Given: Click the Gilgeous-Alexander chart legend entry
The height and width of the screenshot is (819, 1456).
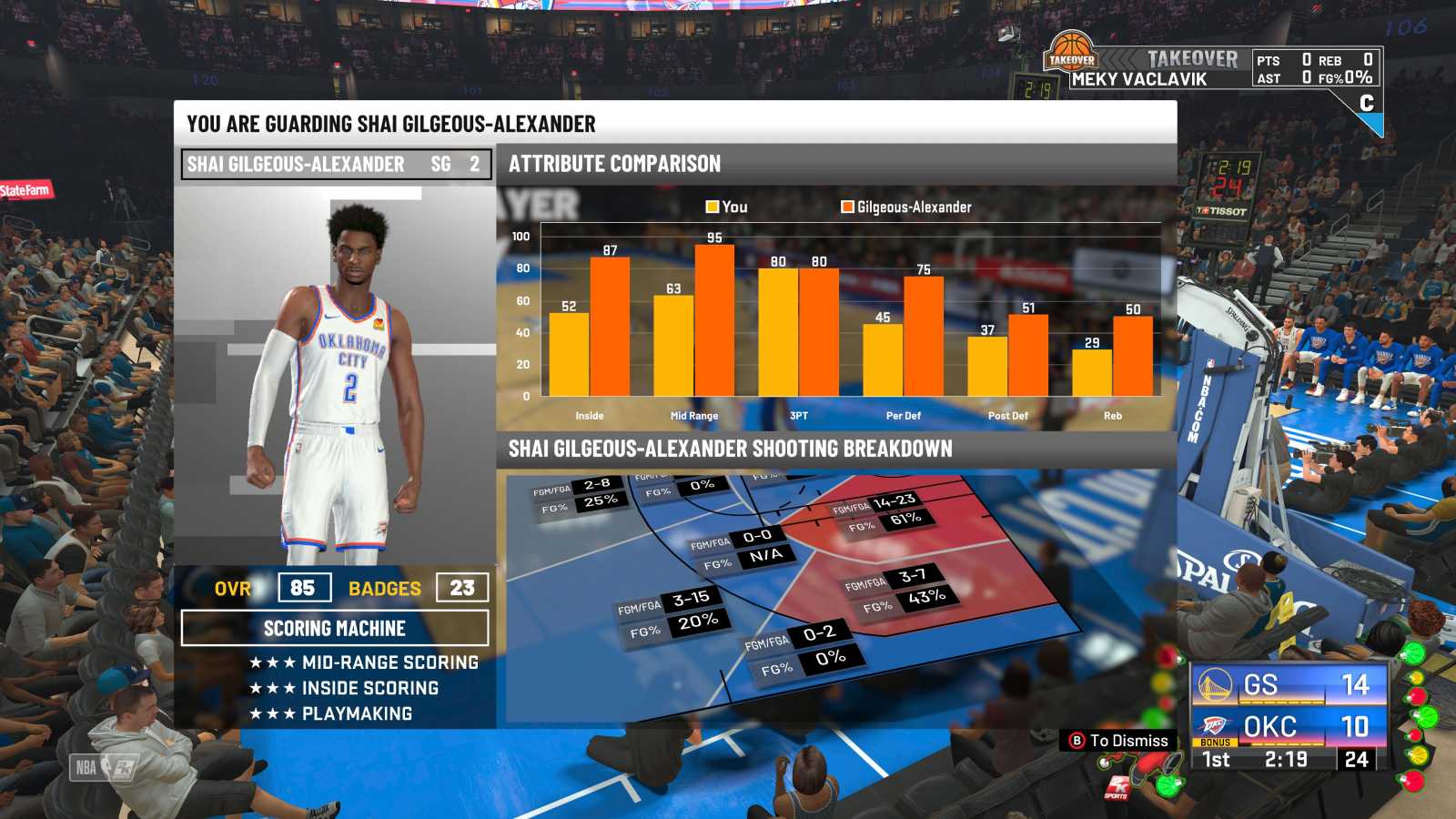Looking at the screenshot, I should (906, 207).
